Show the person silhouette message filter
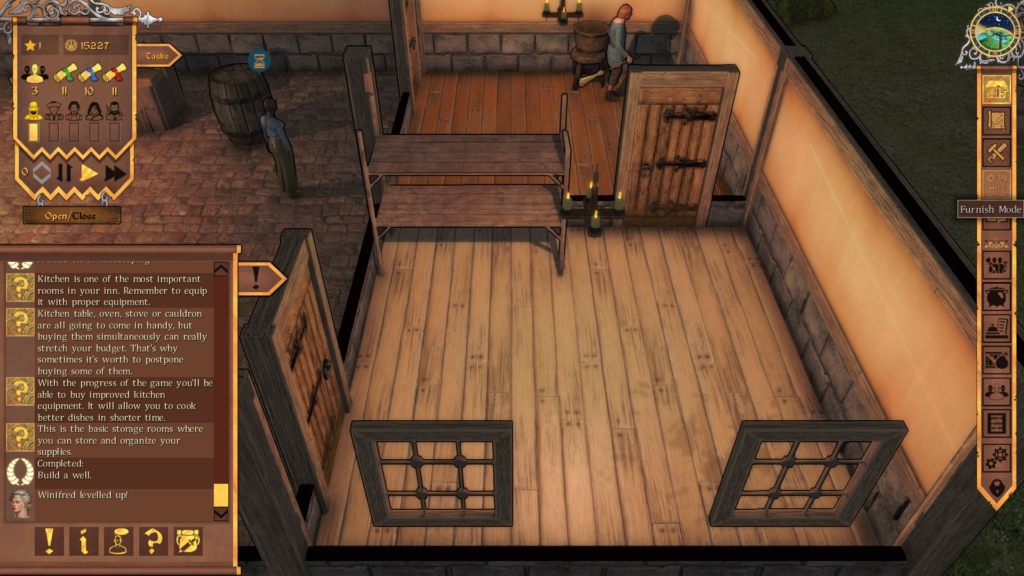 point(118,541)
